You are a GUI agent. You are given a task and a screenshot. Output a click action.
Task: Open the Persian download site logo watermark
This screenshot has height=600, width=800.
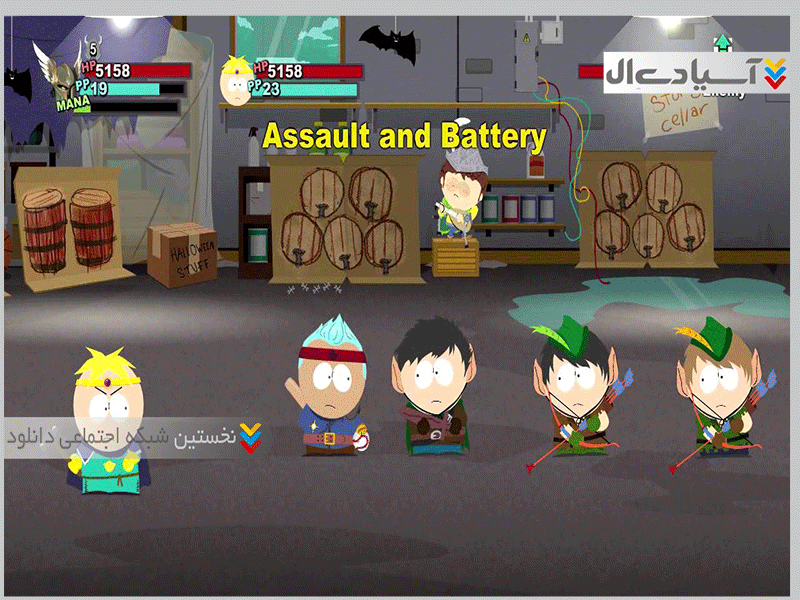coord(696,72)
